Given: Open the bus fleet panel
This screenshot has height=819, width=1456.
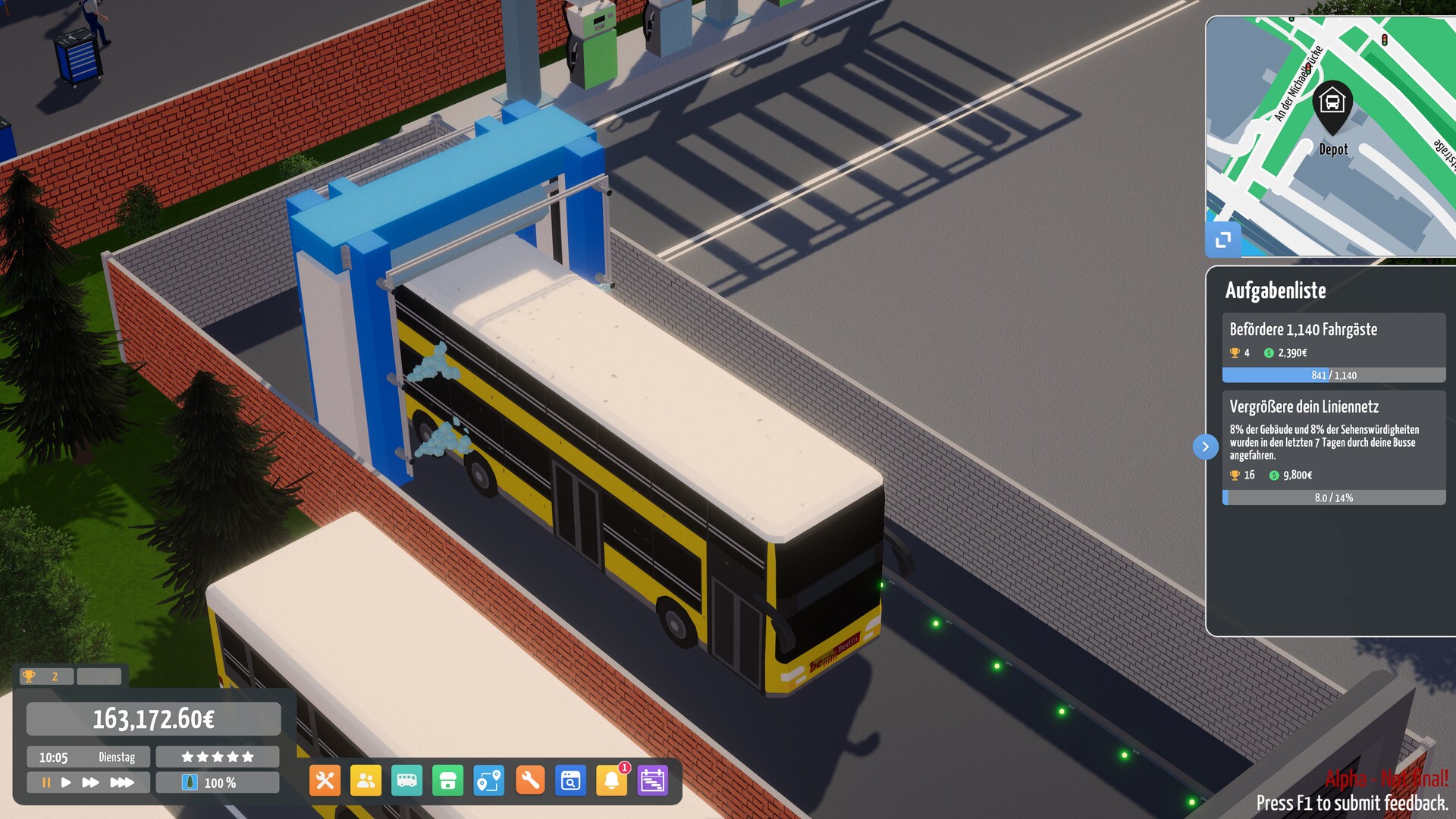Looking at the screenshot, I should coord(407,781).
